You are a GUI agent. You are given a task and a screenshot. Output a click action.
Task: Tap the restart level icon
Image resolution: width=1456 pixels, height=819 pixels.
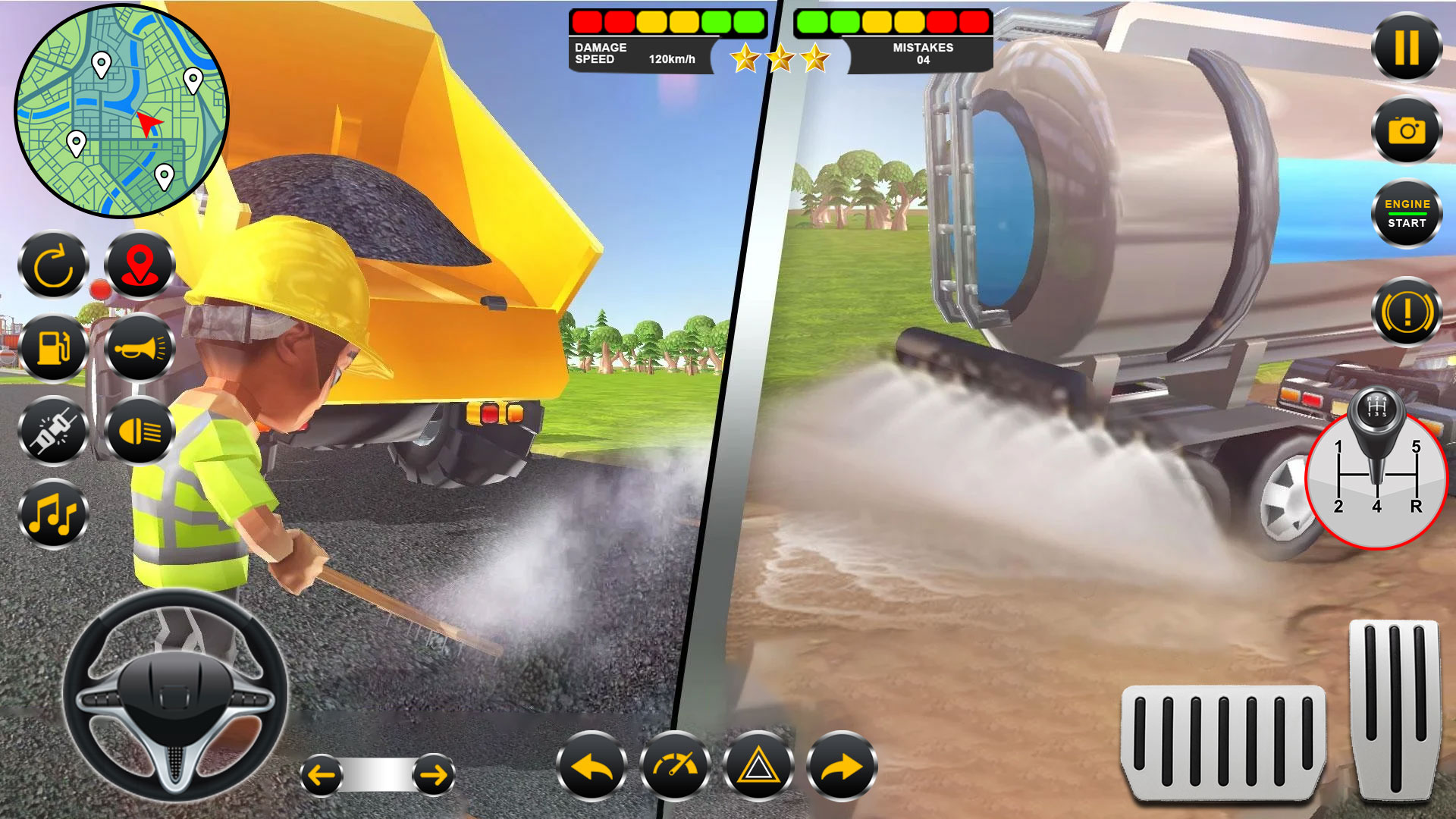click(x=52, y=265)
